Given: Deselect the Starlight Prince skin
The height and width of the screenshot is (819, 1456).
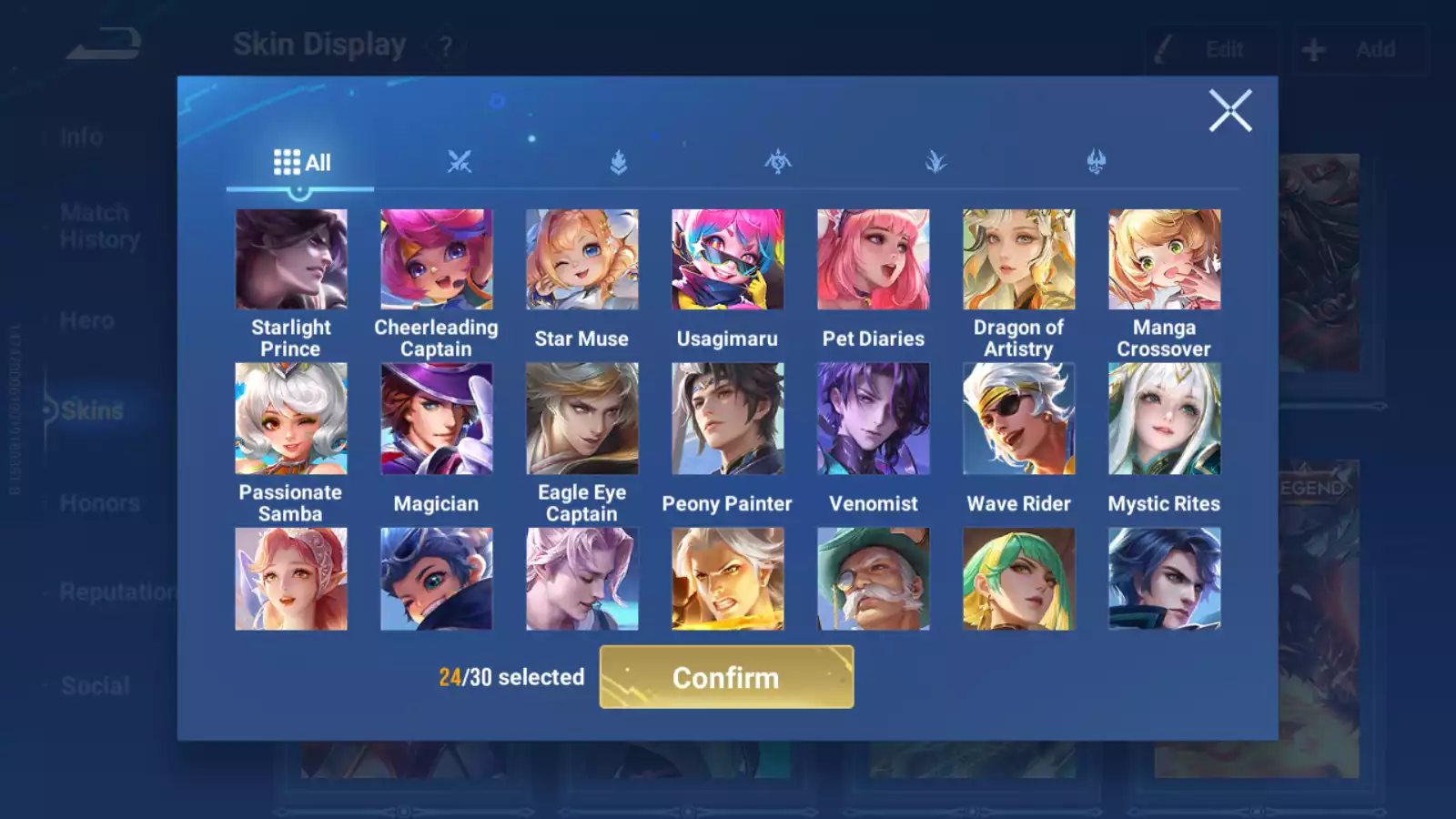Looking at the screenshot, I should click(291, 258).
